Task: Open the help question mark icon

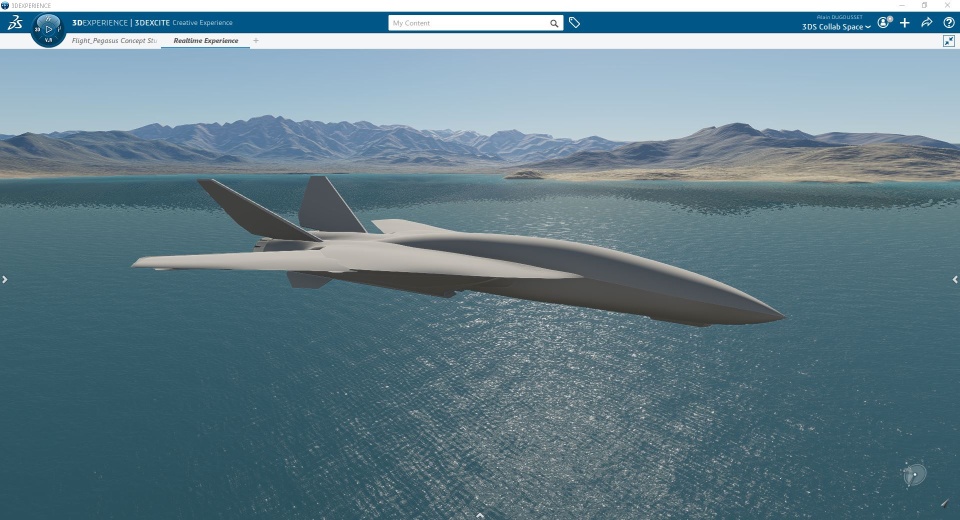Action: tap(948, 22)
